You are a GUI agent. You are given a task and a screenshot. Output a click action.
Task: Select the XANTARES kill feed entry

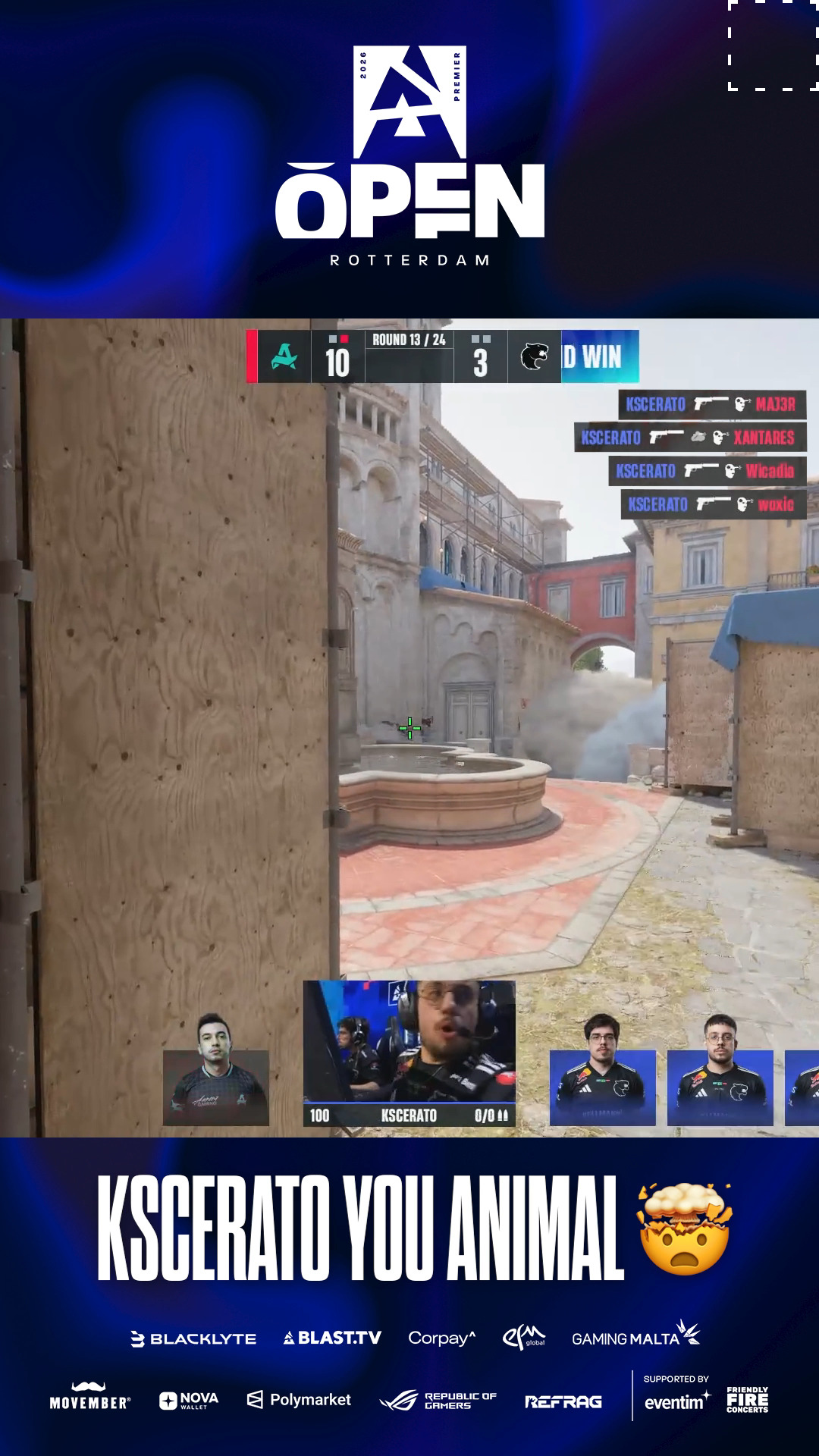[x=689, y=438]
